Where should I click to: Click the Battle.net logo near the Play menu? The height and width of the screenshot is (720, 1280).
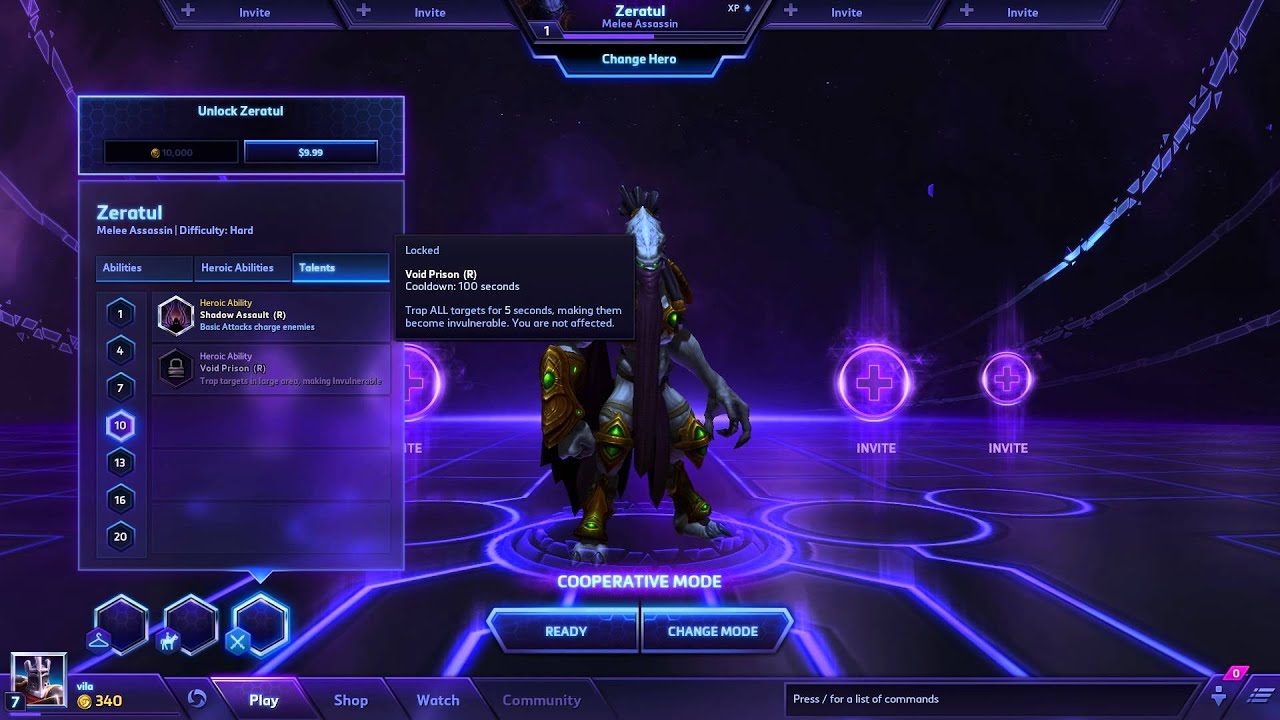198,699
